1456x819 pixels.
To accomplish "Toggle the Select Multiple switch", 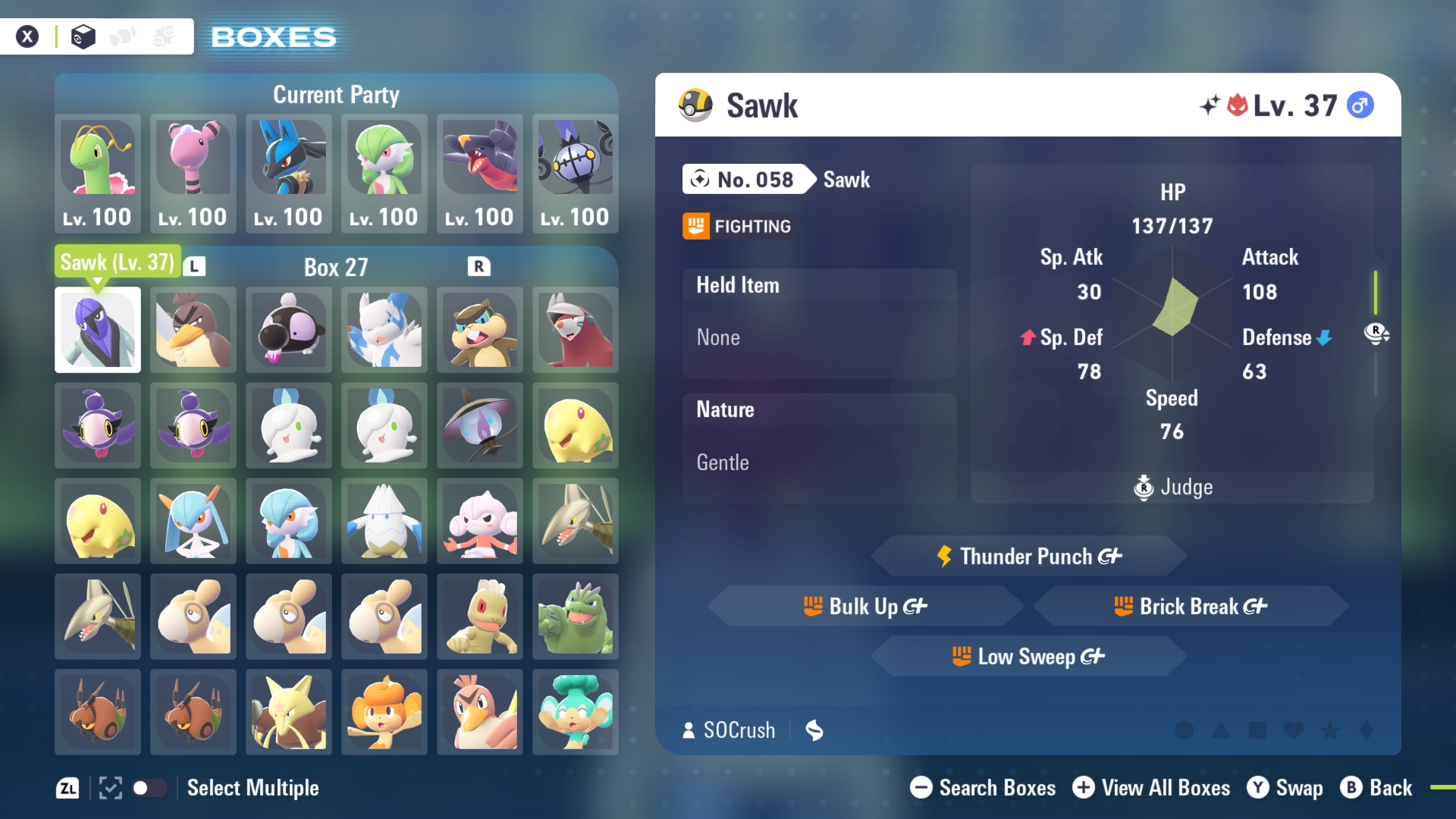I will 149,788.
